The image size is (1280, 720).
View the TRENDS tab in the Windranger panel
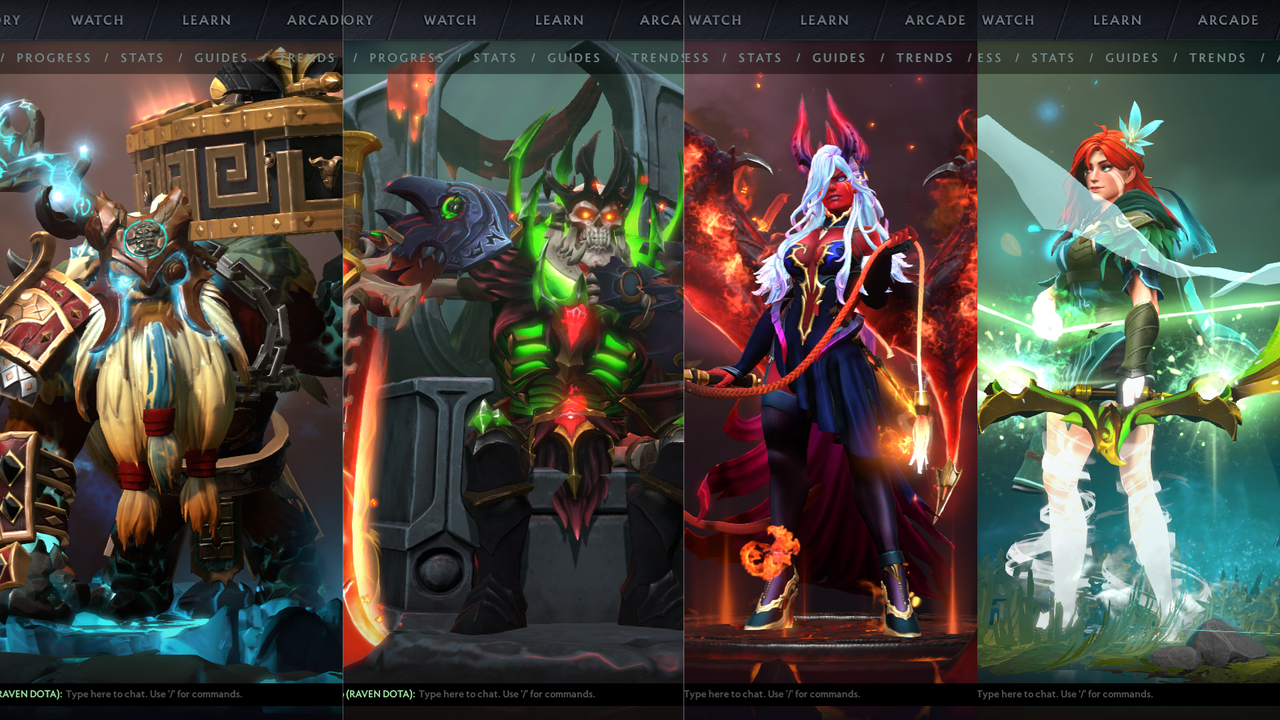pyautogui.click(x=1218, y=58)
